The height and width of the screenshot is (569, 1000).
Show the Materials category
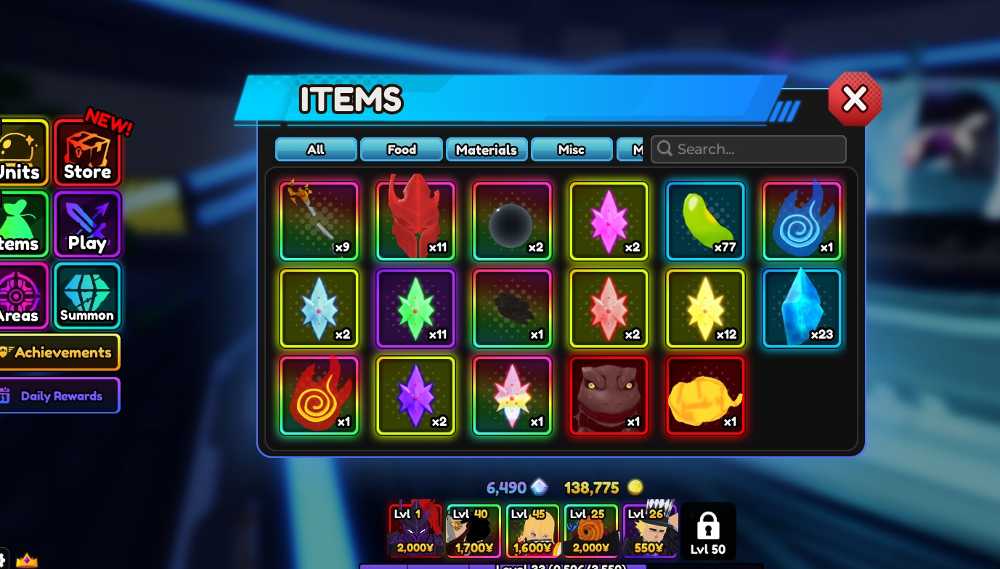click(486, 150)
